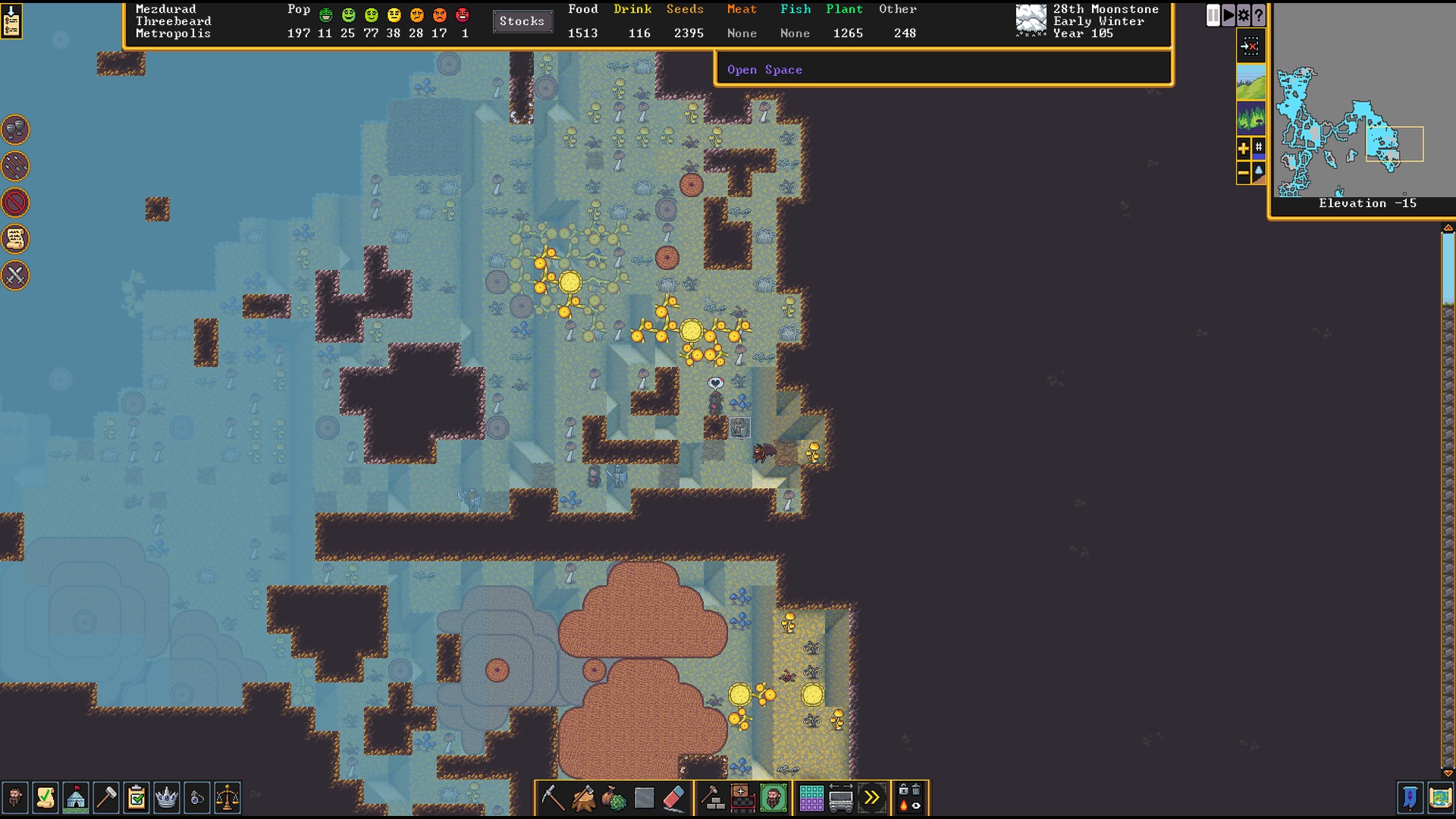Open the justice screen with the scales icon
The height and width of the screenshot is (819, 1456).
227,798
